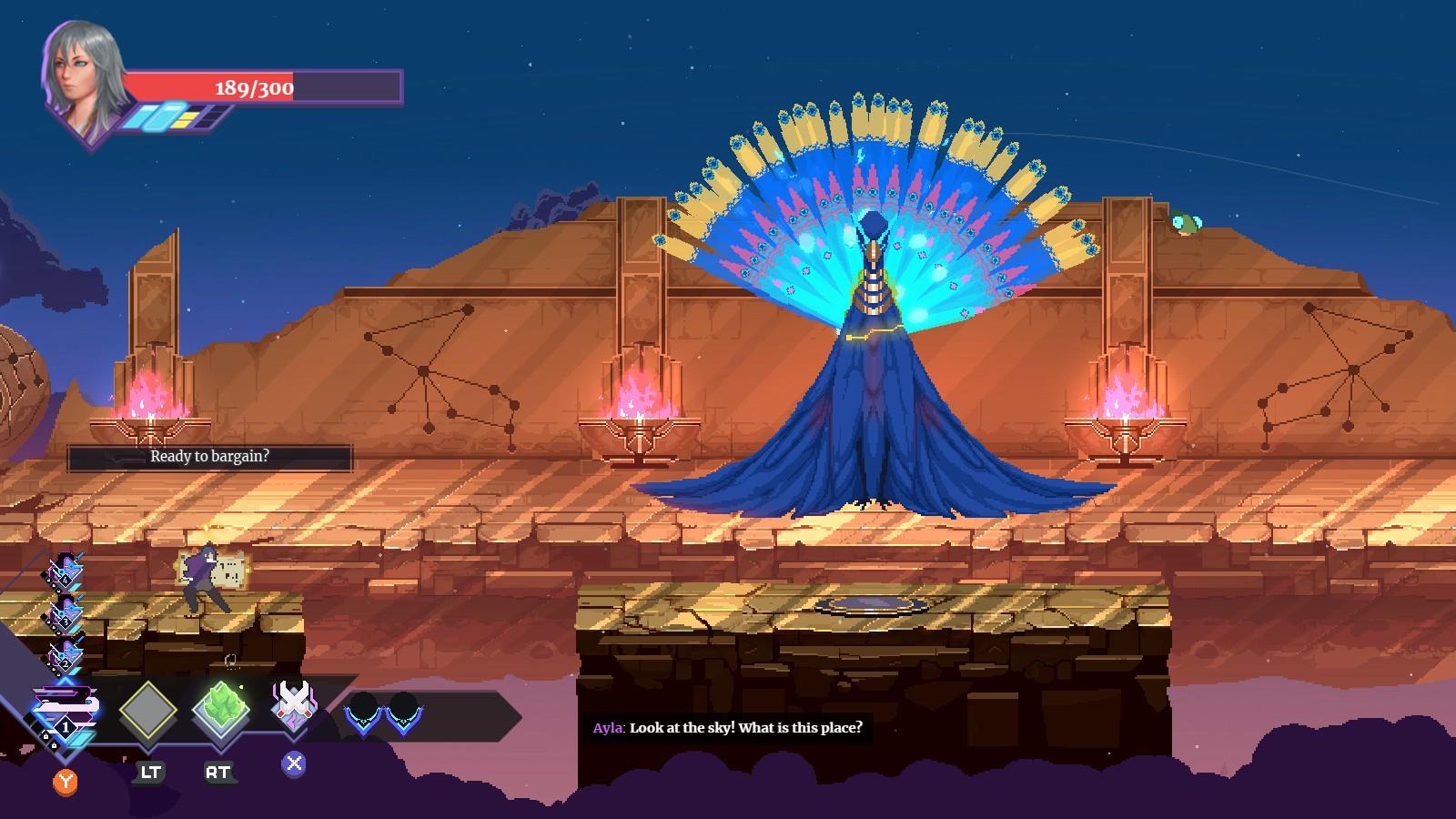1456x819 pixels.
Task: Click the silver-haired character portrait
Action: (83, 77)
